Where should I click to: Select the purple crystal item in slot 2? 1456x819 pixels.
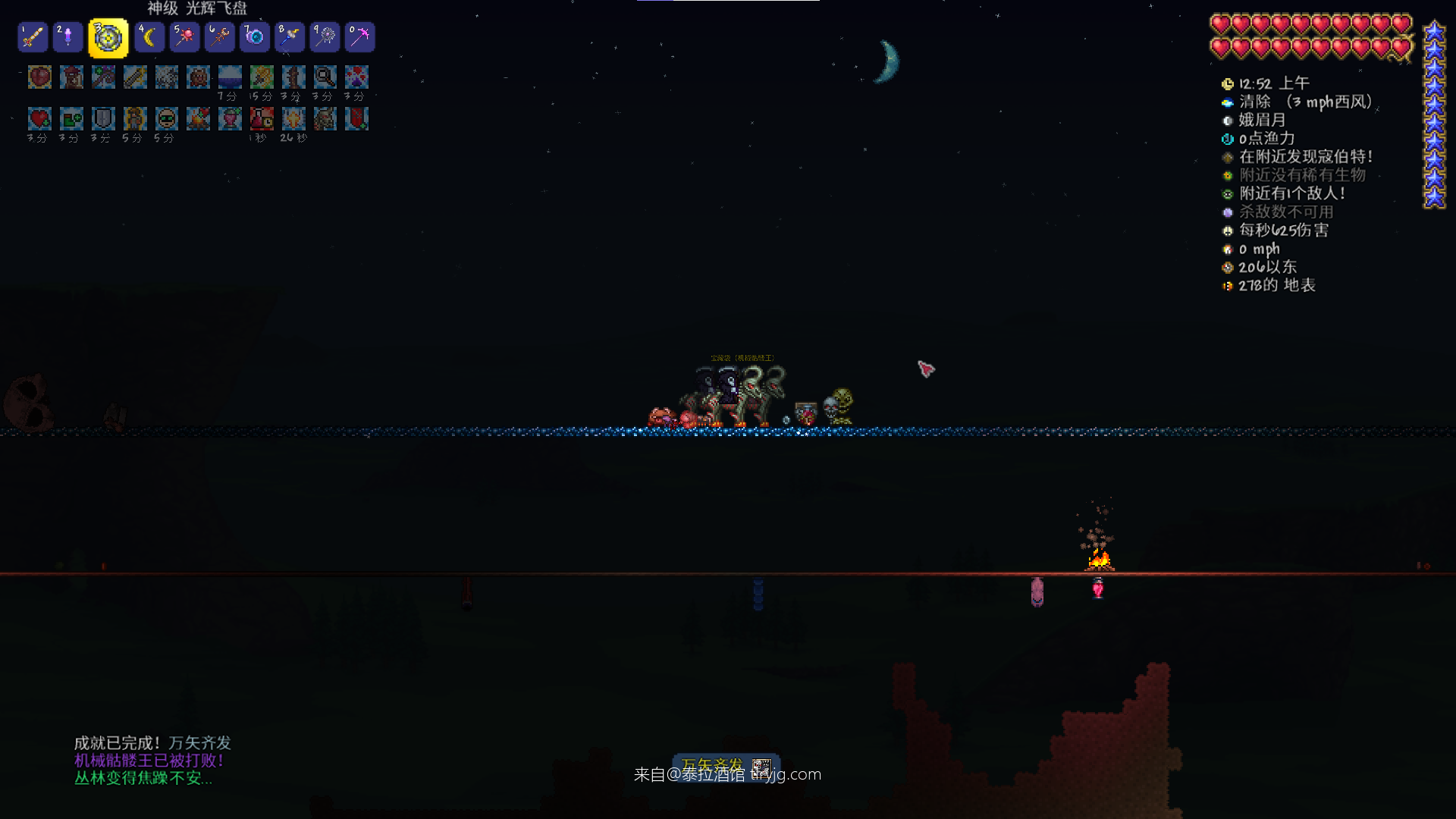click(x=68, y=37)
